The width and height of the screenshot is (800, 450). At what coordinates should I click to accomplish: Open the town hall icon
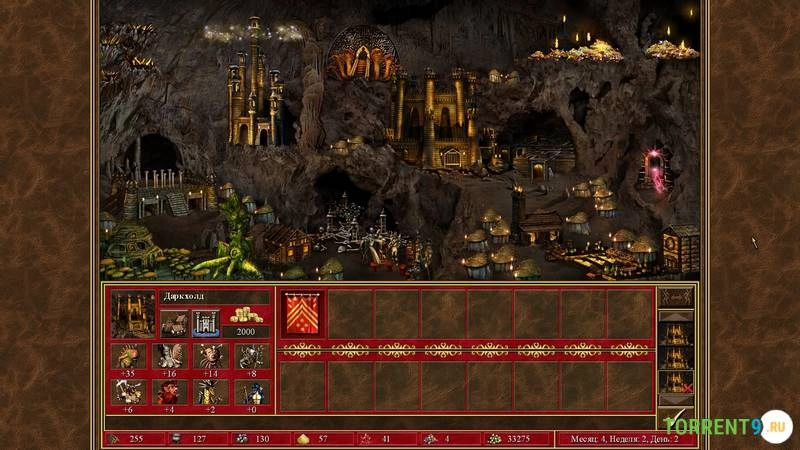pos(174,322)
